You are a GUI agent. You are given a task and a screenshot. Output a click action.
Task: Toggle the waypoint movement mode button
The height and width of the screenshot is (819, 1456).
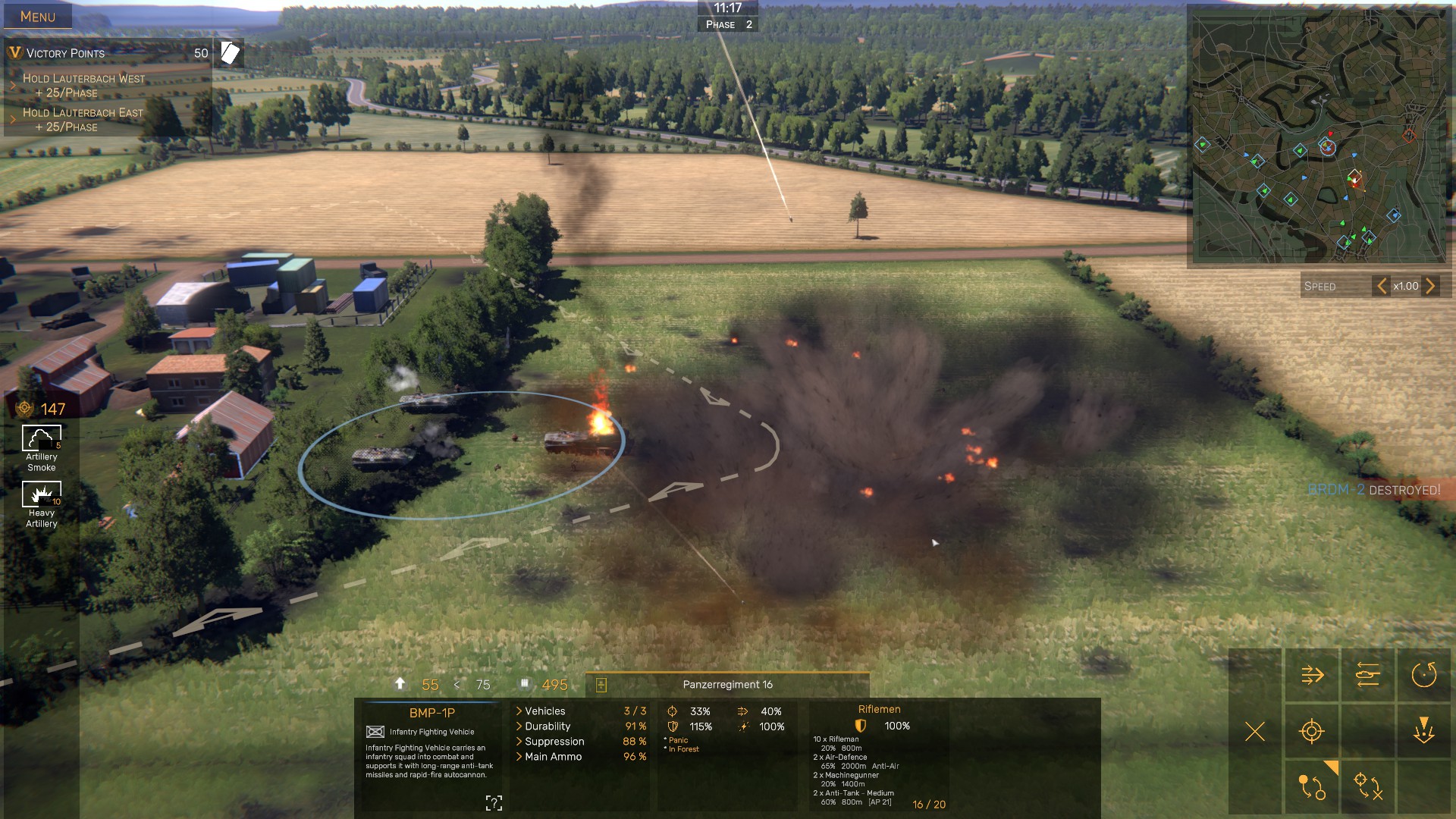(1312, 786)
